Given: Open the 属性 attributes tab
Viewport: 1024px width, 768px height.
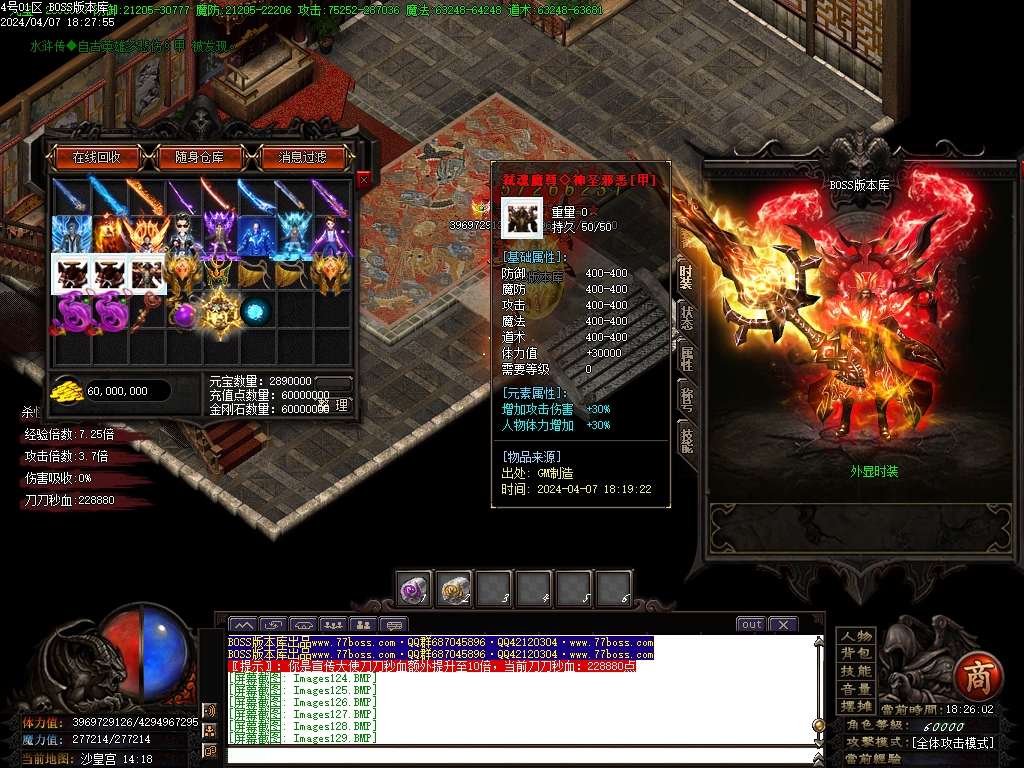Looking at the screenshot, I should (686, 359).
